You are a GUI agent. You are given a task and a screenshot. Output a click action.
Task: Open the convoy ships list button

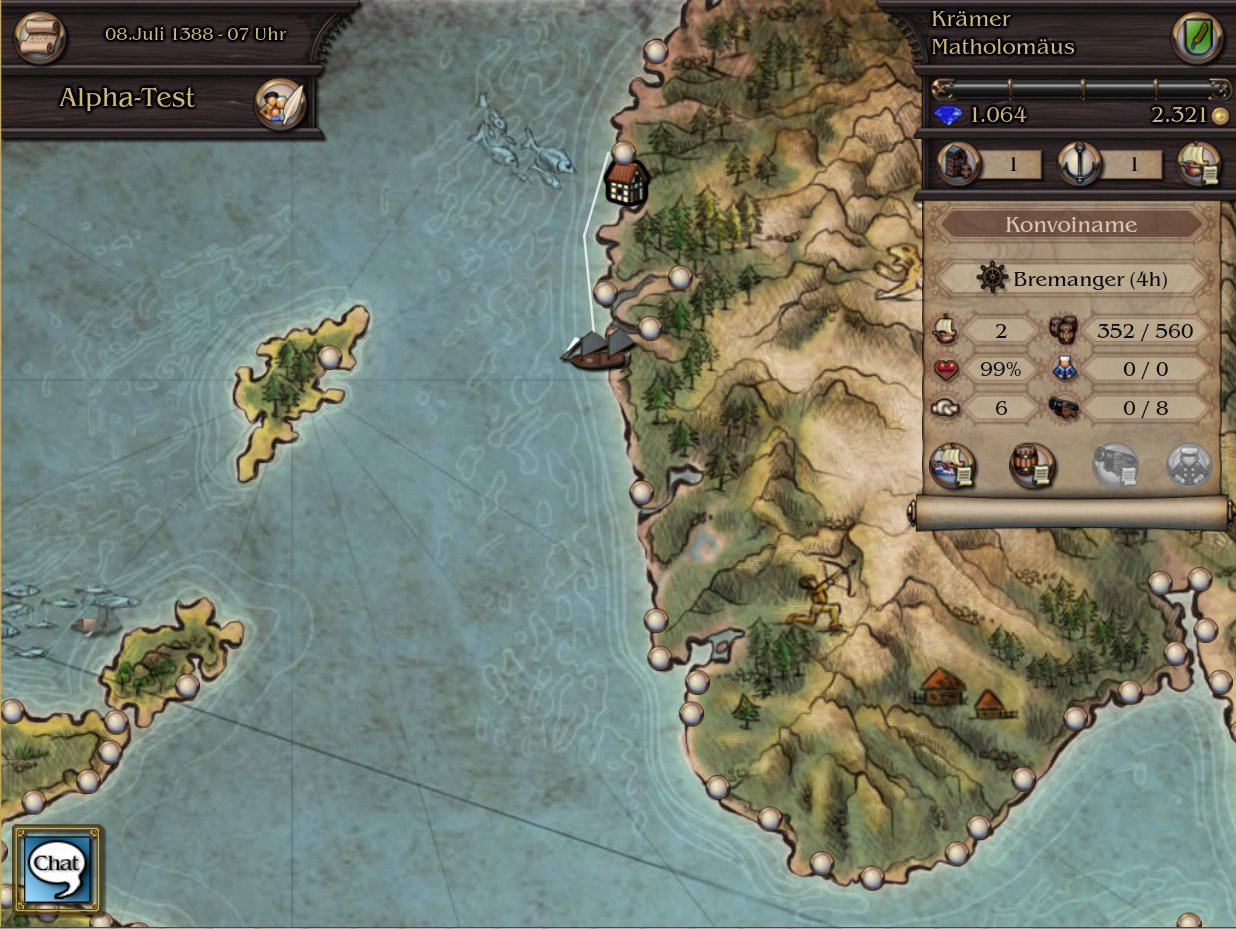point(952,466)
